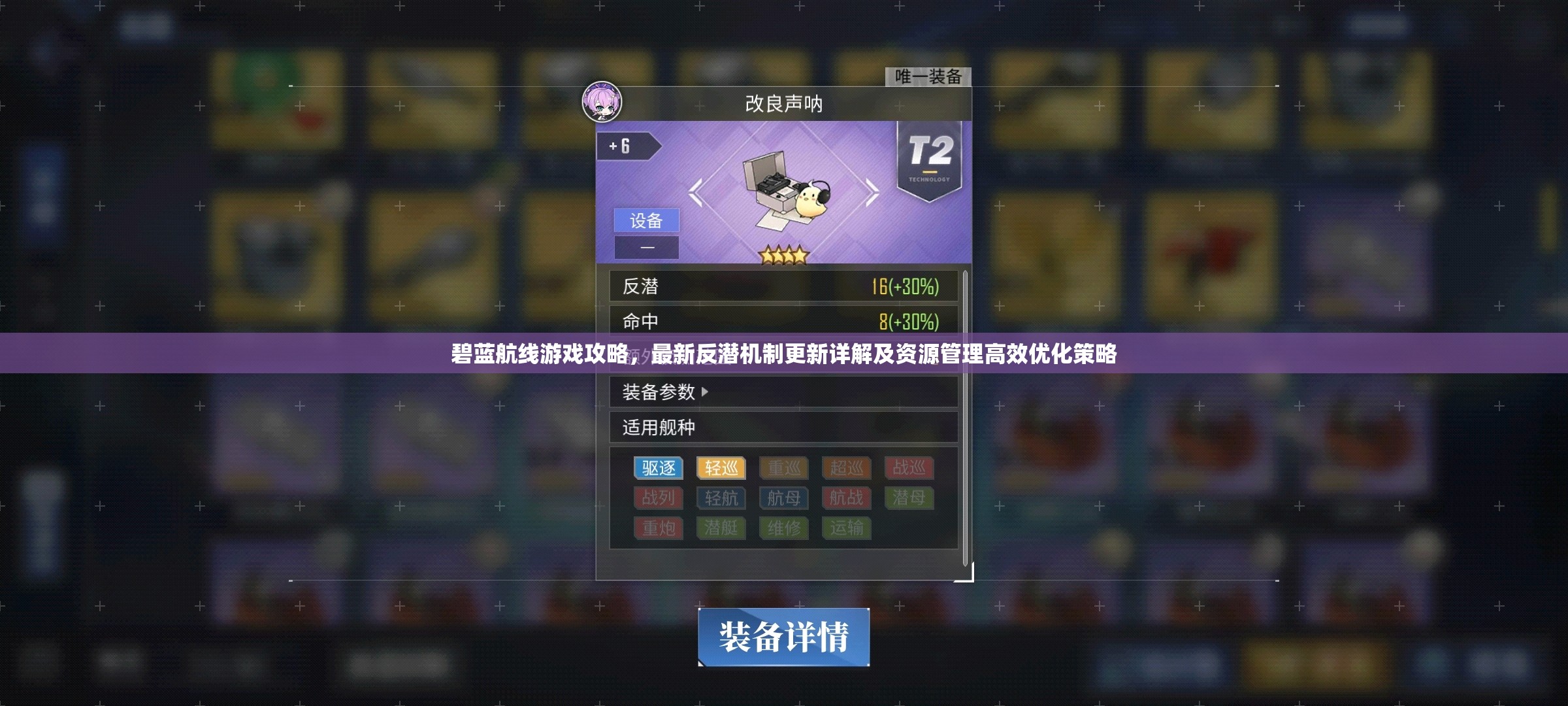Click the chibi character avatar icon
1568x706 pixels.
tap(601, 99)
